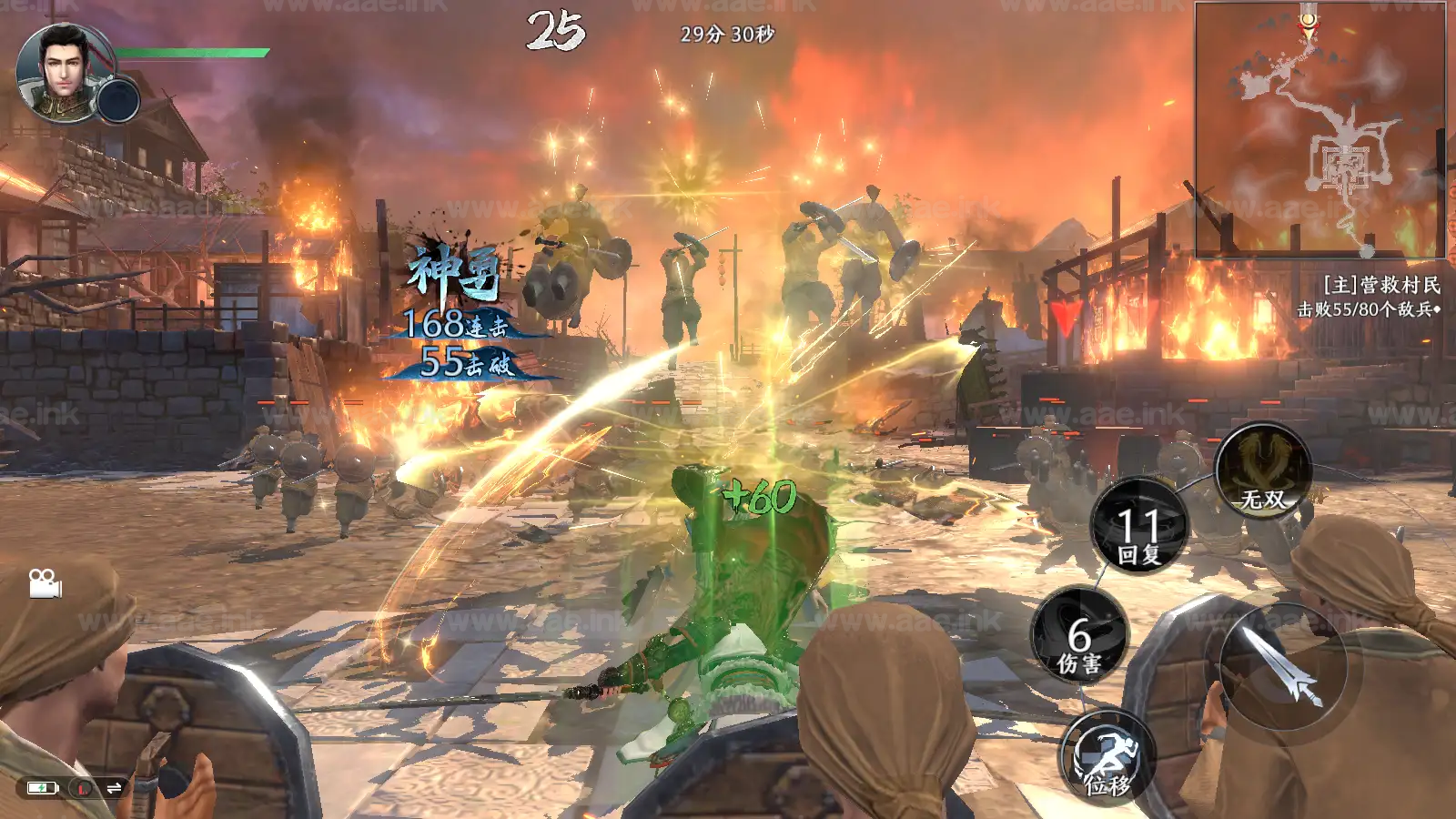Tap the dark orb beside the portrait
Viewport: 1456px width, 819px height.
(x=118, y=99)
